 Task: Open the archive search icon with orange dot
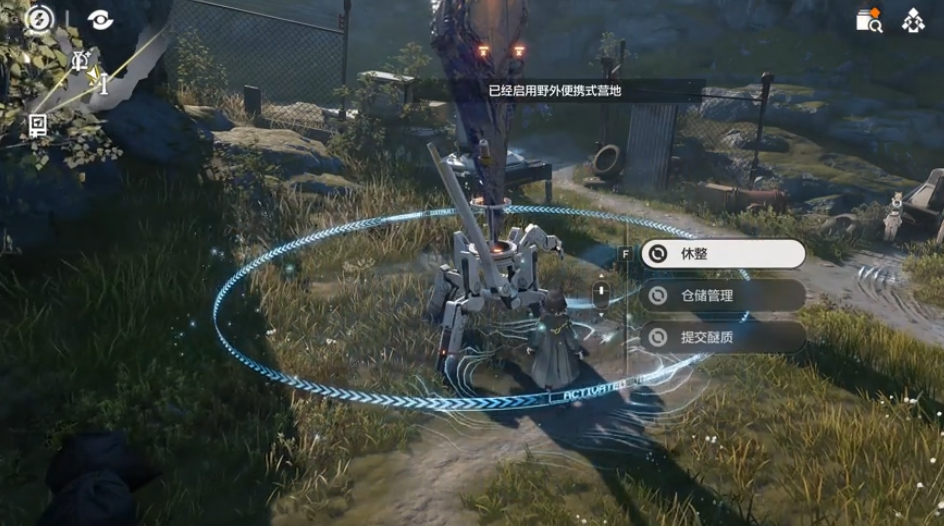pyautogui.click(x=868, y=20)
